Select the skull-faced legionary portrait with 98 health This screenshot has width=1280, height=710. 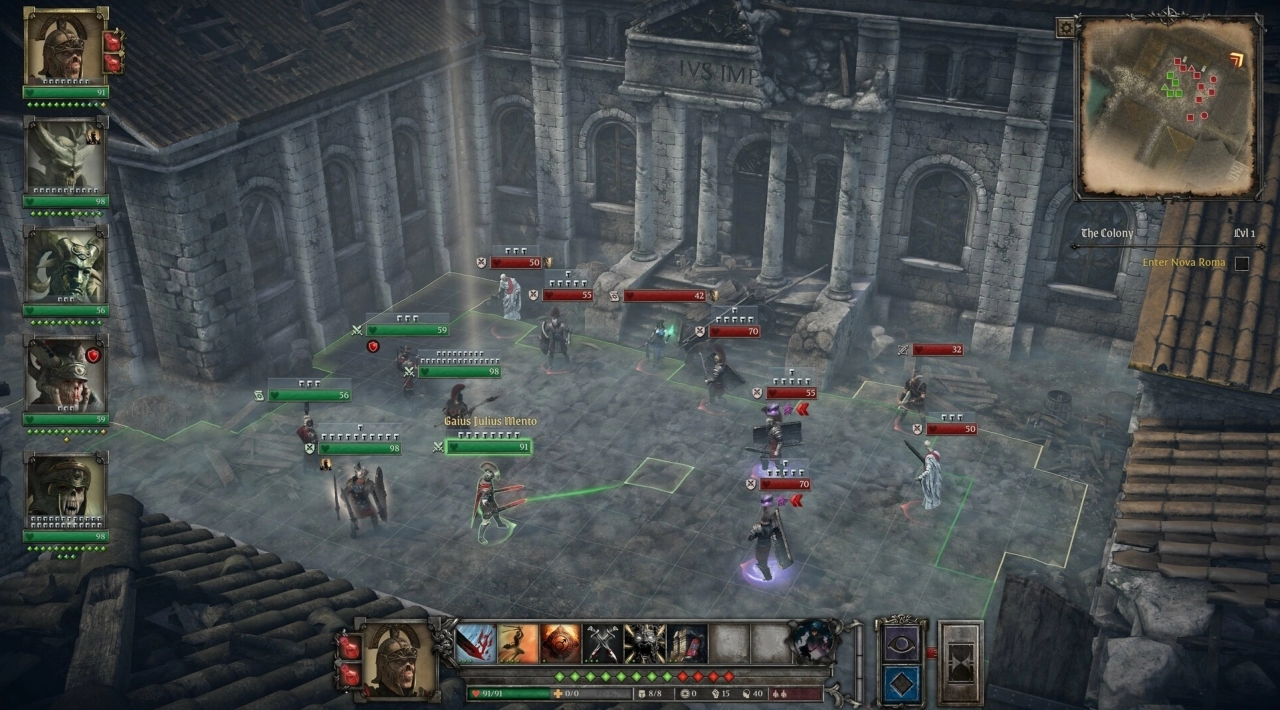(65, 490)
